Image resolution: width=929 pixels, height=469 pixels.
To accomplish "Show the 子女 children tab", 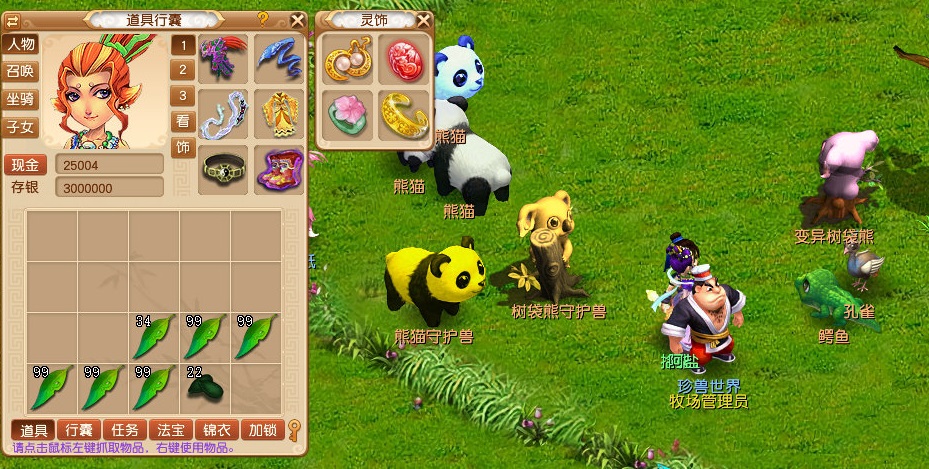I will [x=20, y=127].
